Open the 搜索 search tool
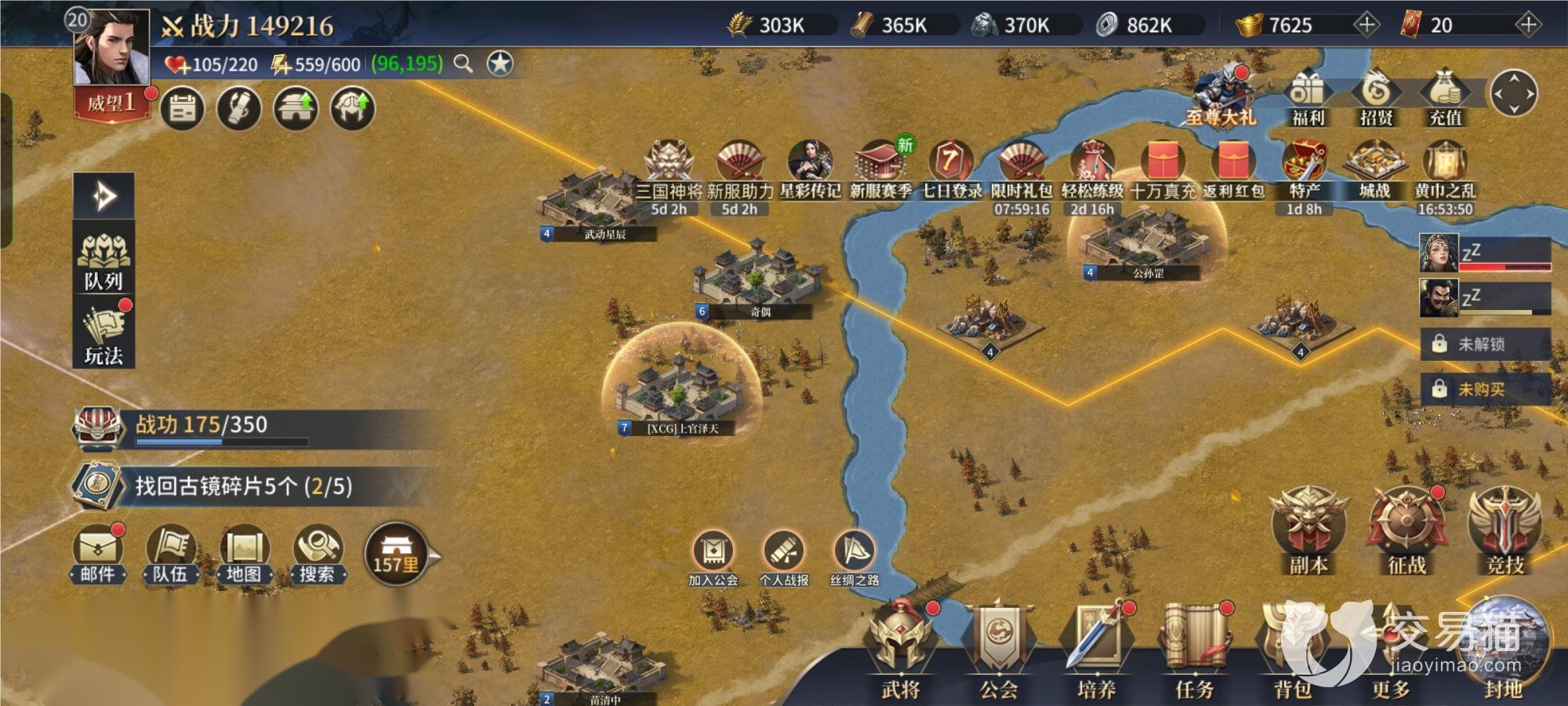This screenshot has width=1568, height=706. pos(317,555)
